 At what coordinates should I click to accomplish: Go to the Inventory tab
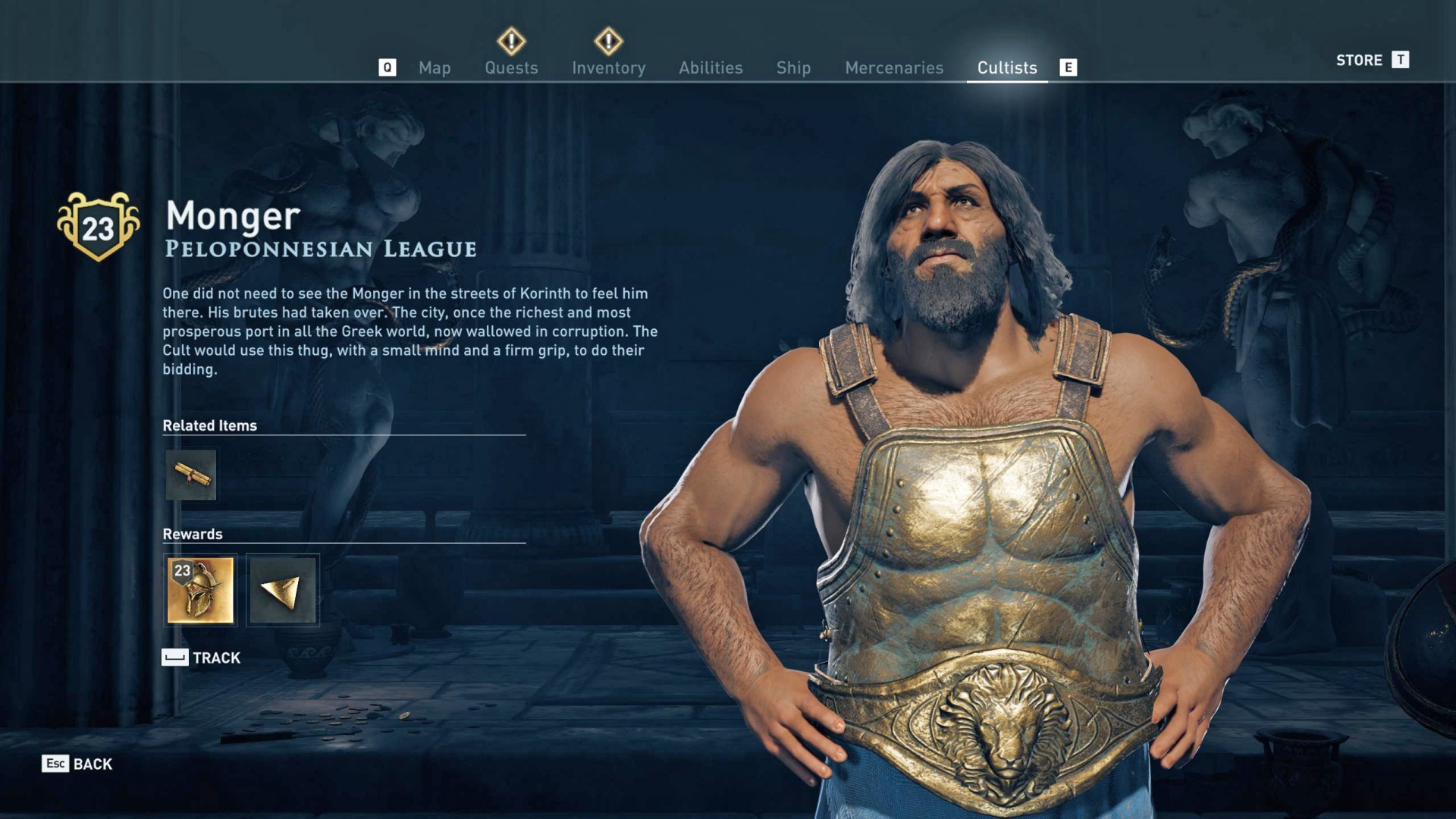click(x=608, y=68)
